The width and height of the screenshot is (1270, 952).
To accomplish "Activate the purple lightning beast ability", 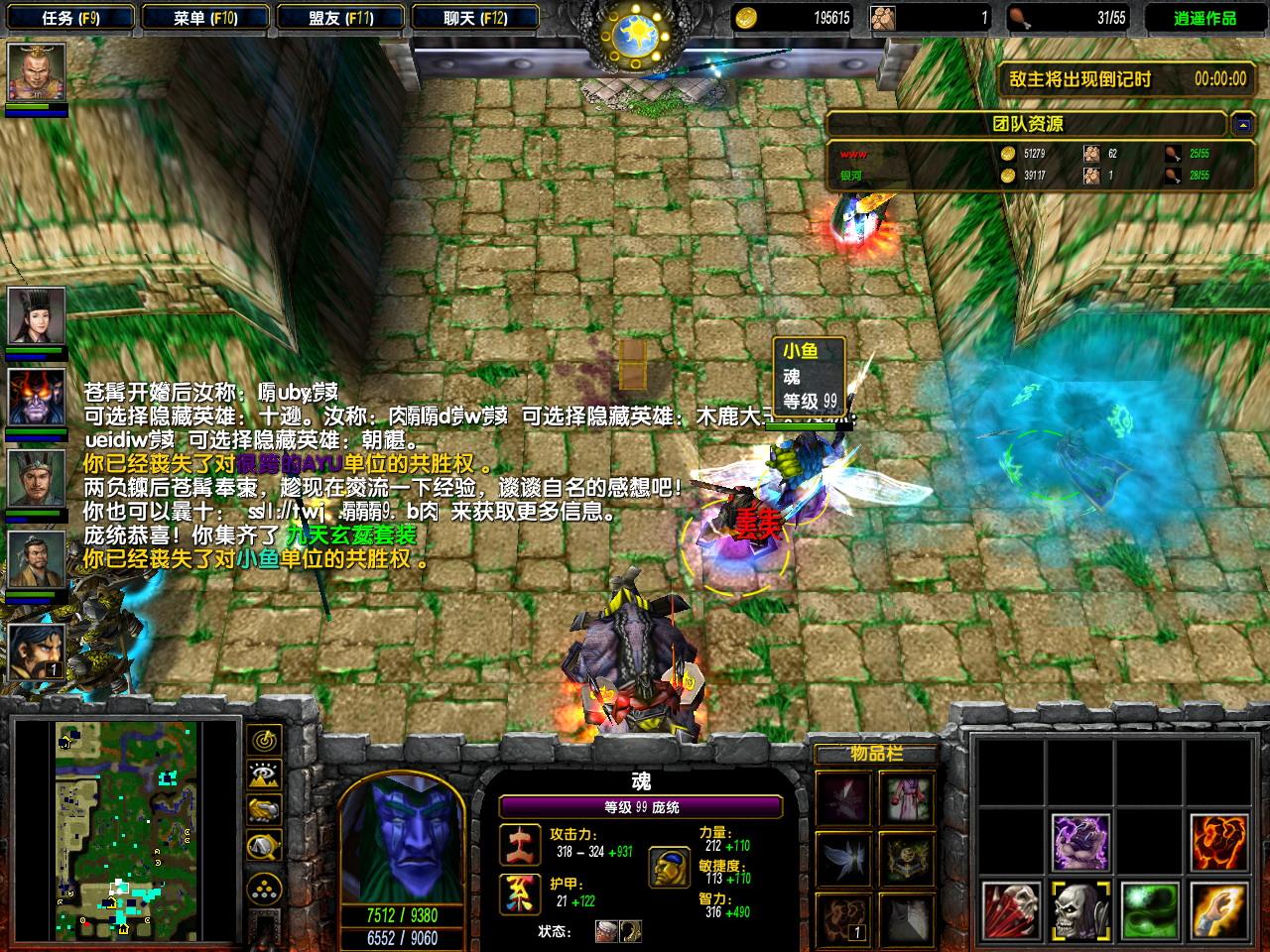I will click(x=1080, y=842).
